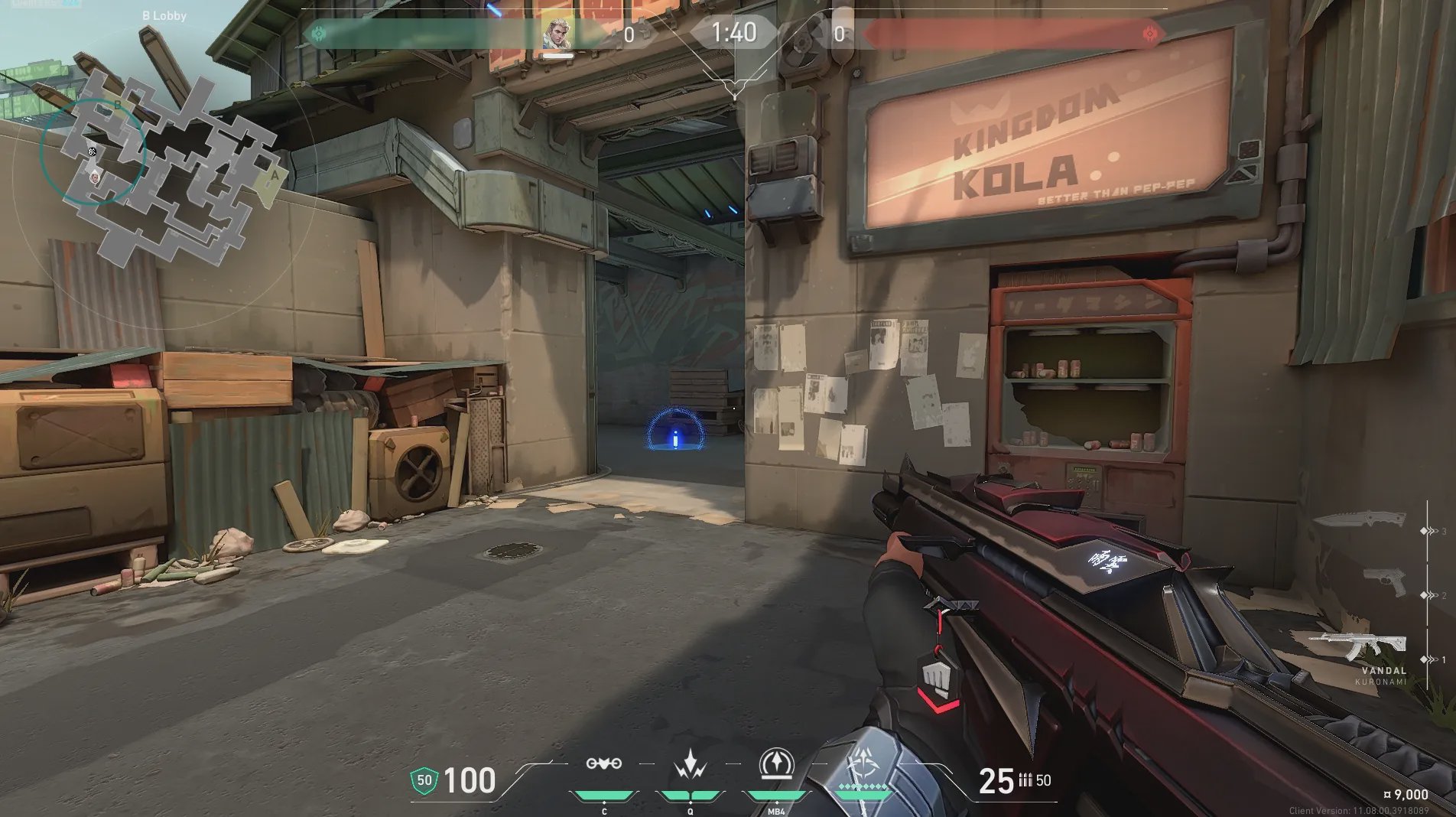Activate the MB4 dome-shaped ability icon
Screen dimensions: 1456x817
[x=775, y=764]
